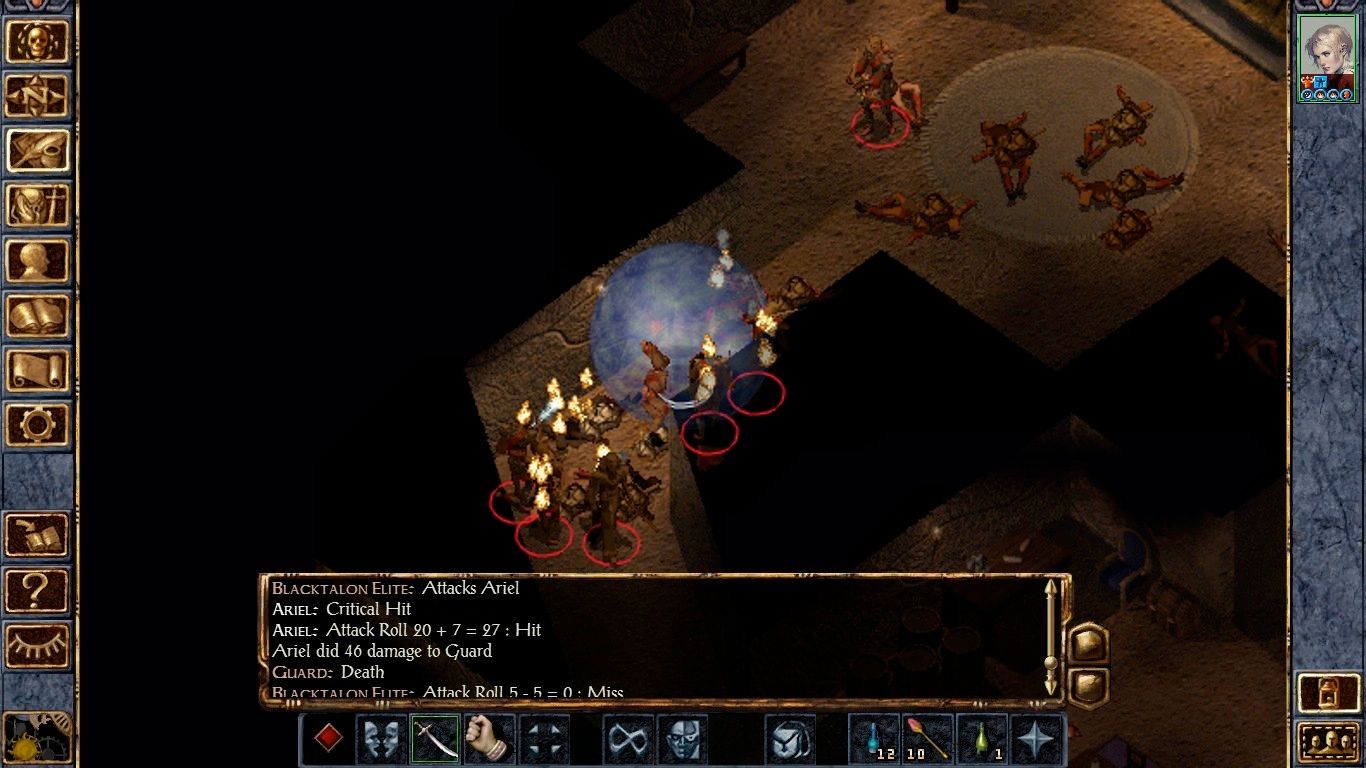This screenshot has height=768, width=1366.
Task: Click the up arrow on the message log scrollbar
Action: 1051,588
